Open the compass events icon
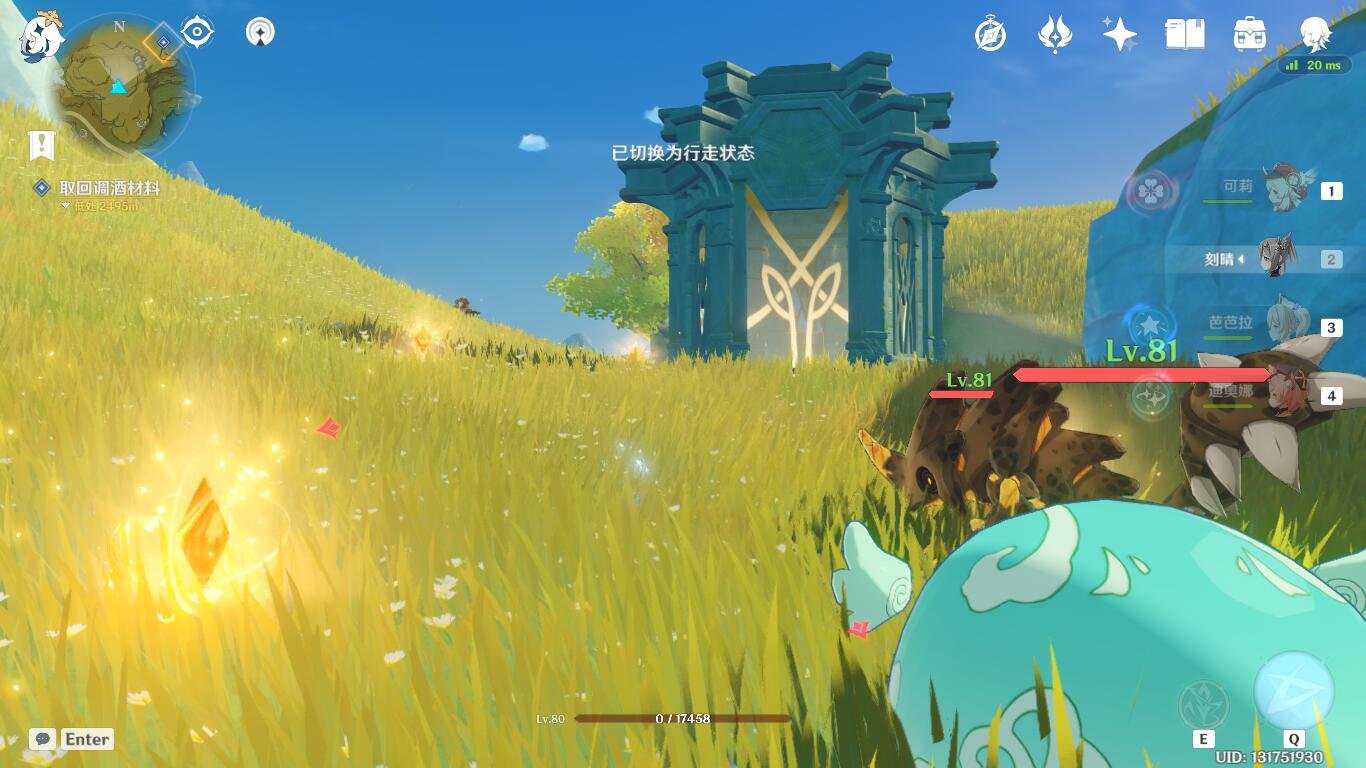This screenshot has height=768, width=1366. [x=990, y=35]
